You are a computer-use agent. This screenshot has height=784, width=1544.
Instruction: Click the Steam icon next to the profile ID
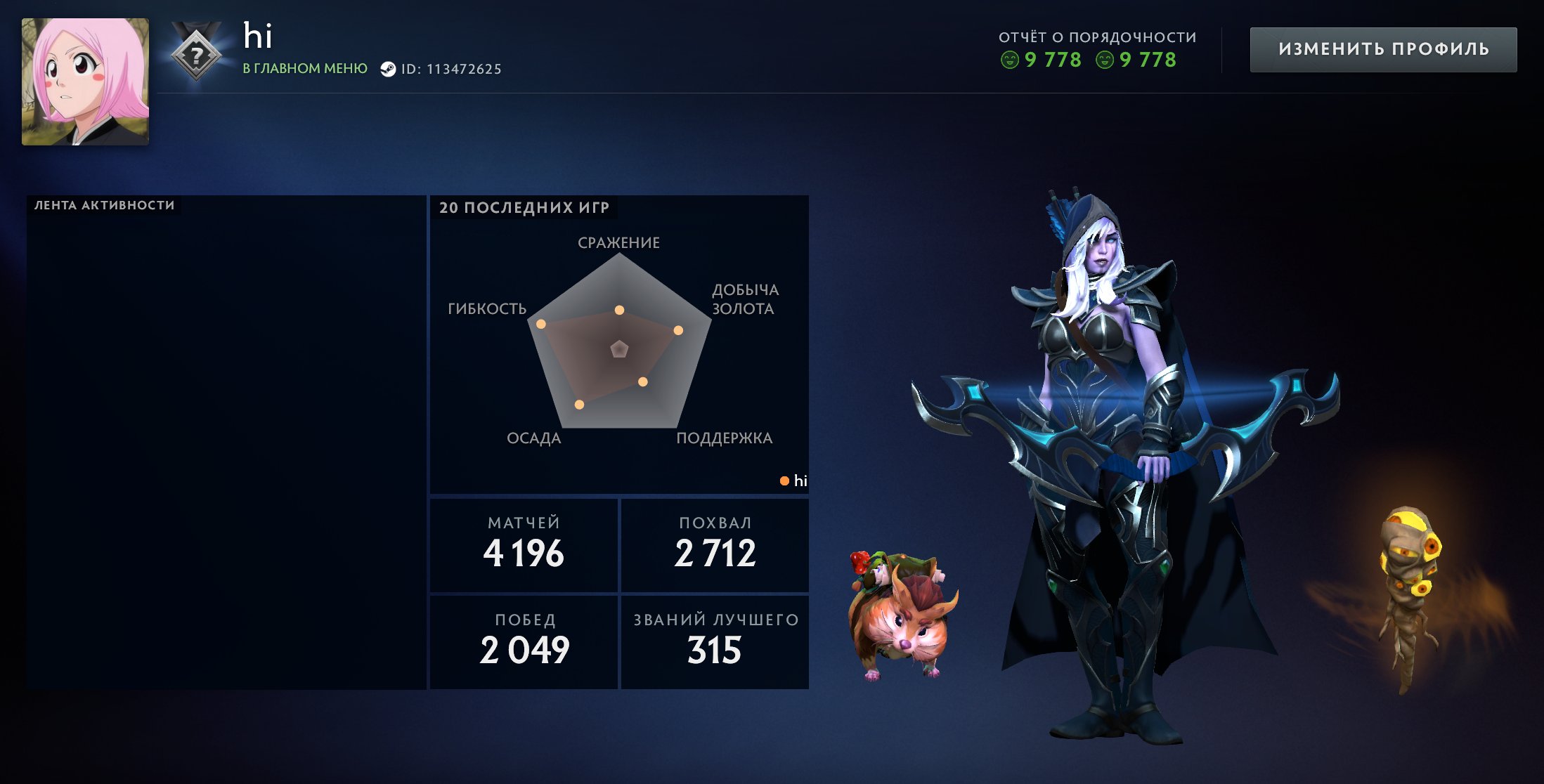tap(388, 69)
